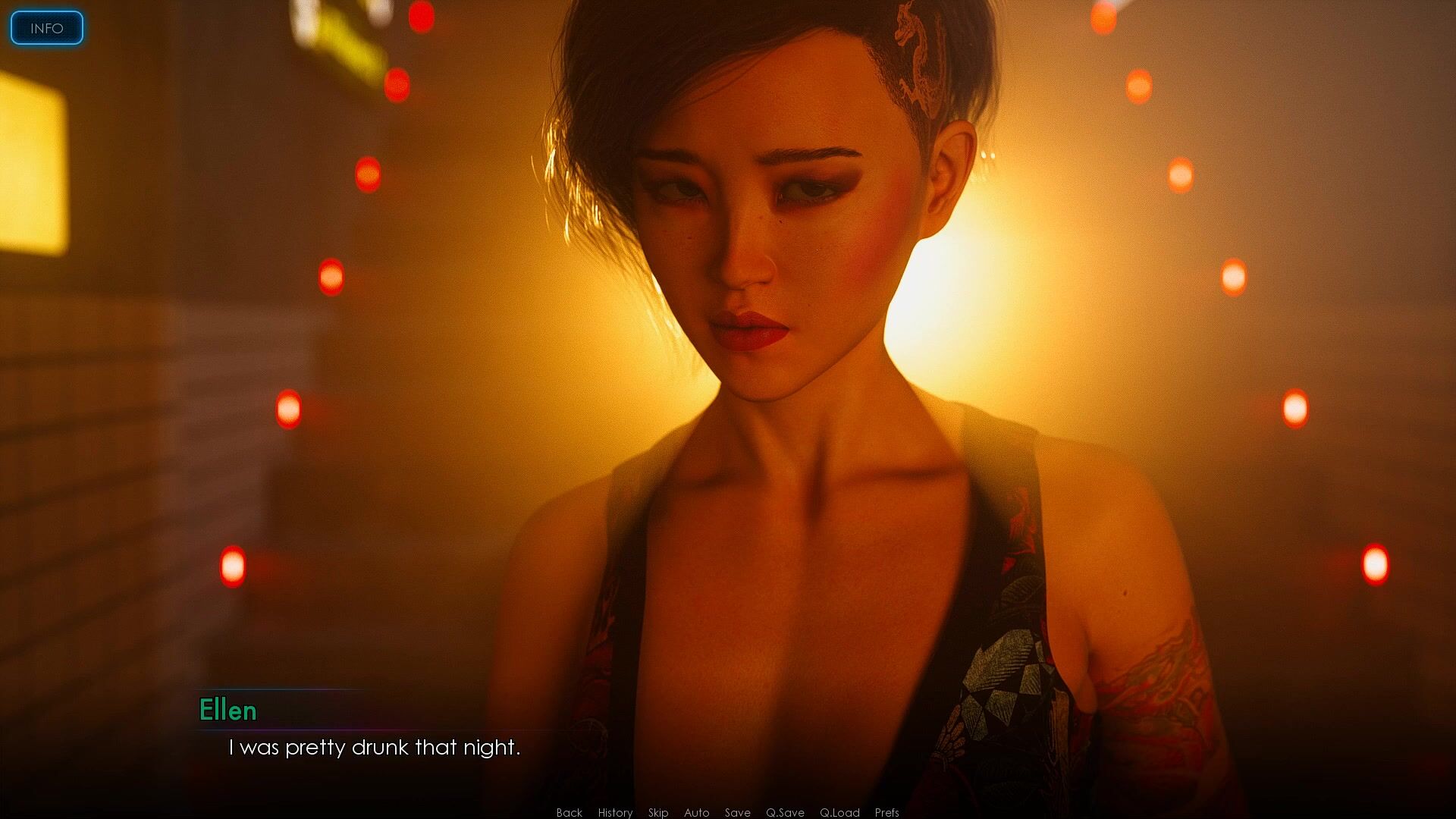The image size is (1456, 819).
Task: Open the dialogue History log
Action: pyautogui.click(x=615, y=812)
